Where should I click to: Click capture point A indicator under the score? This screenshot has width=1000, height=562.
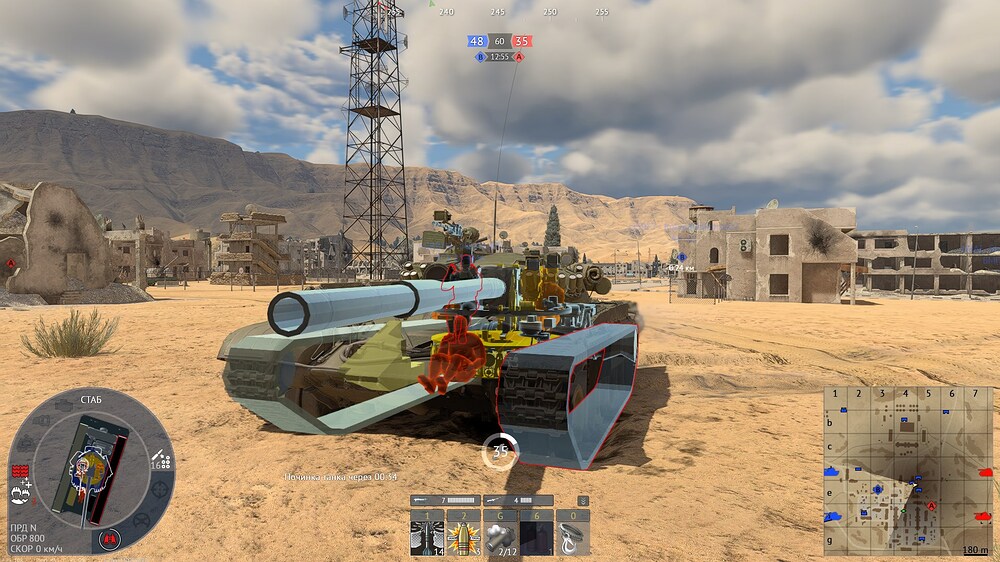tap(519, 57)
